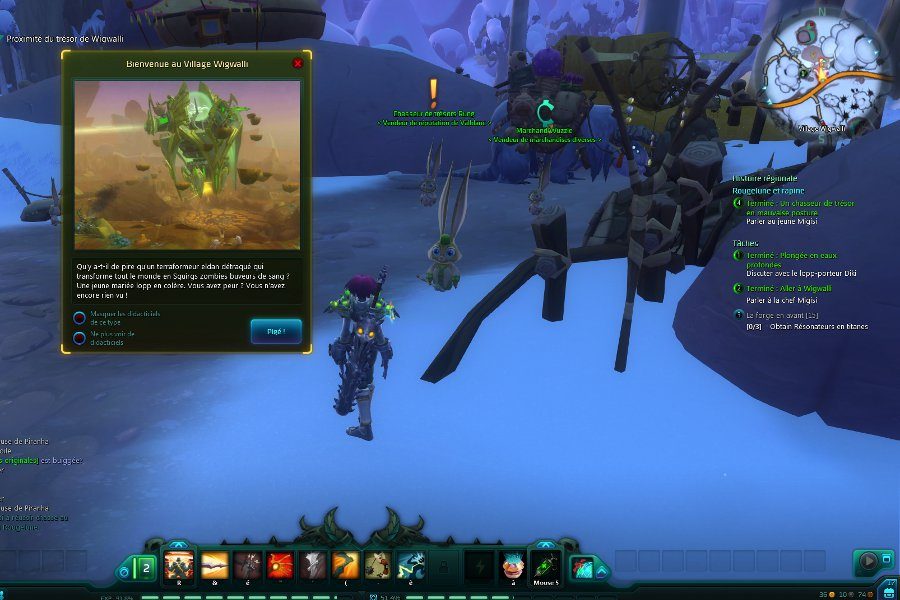The height and width of the screenshot is (600, 900).
Task: Close the Bienvenue au Village Wigwalli window
Action: click(x=297, y=63)
